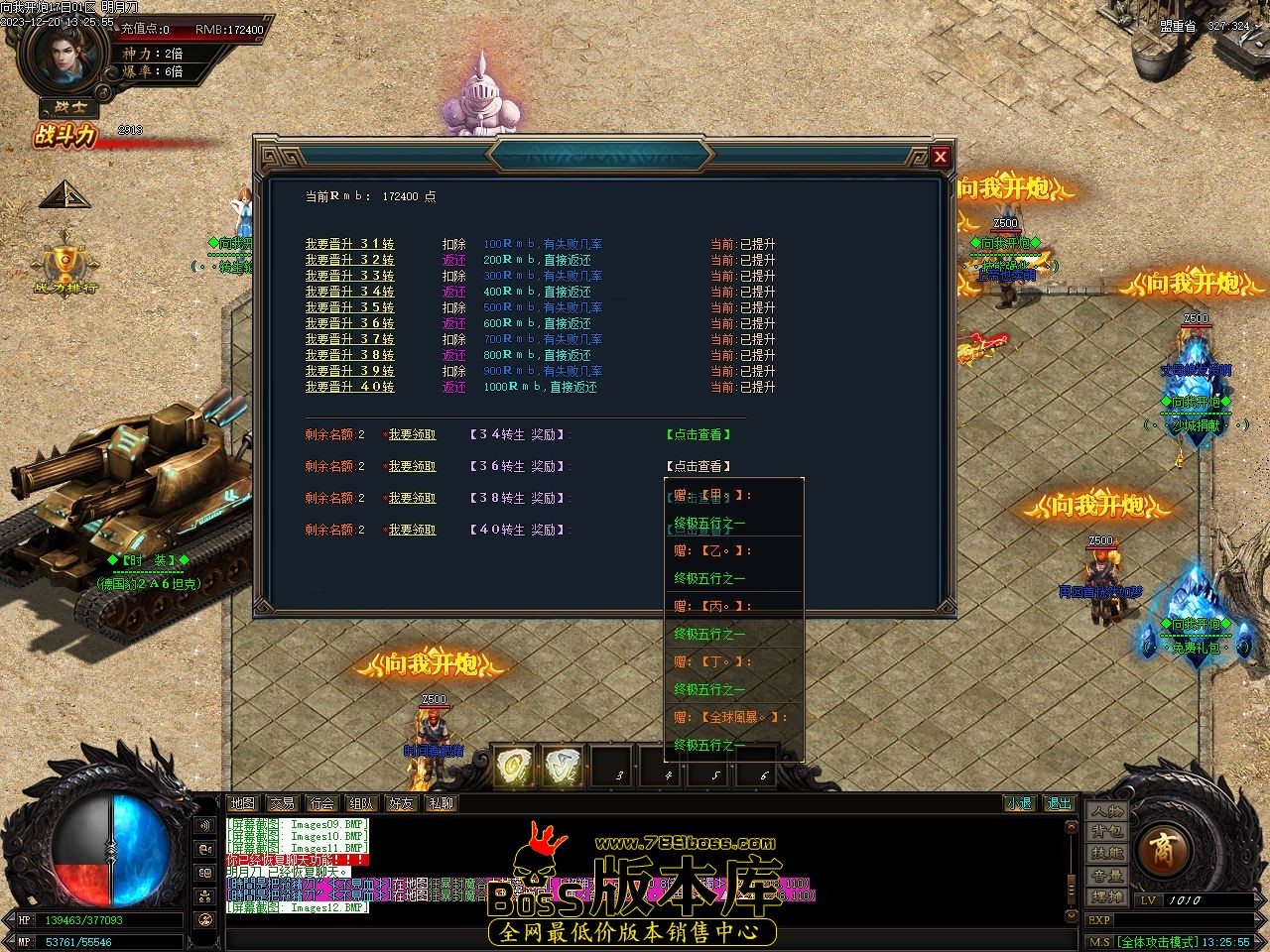Open the 私聊 private chat tab
This screenshot has height=952, width=1270.
441,803
